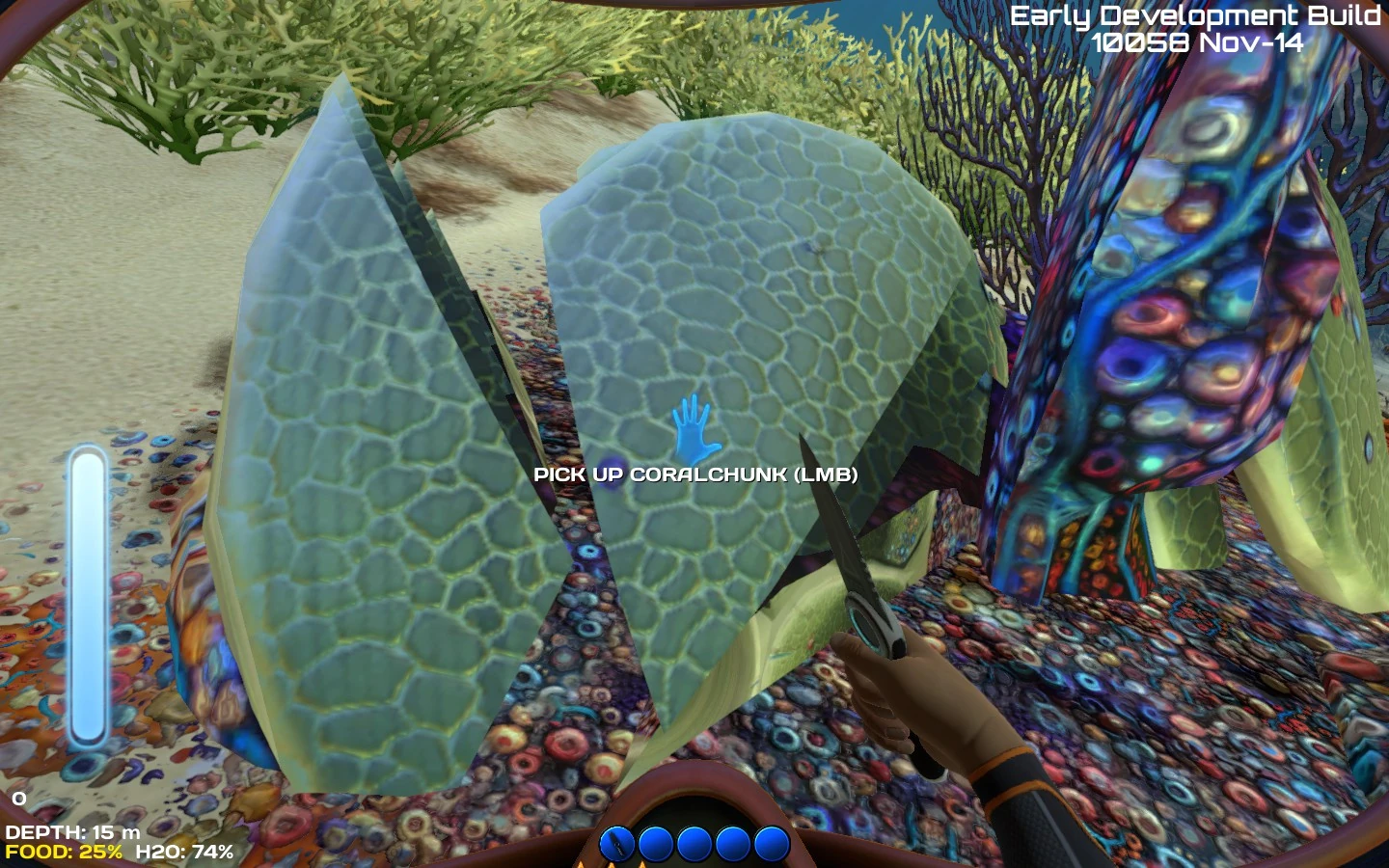Click the blue hand pickup icon
This screenshot has width=1389, height=868.
pyautogui.click(x=694, y=426)
